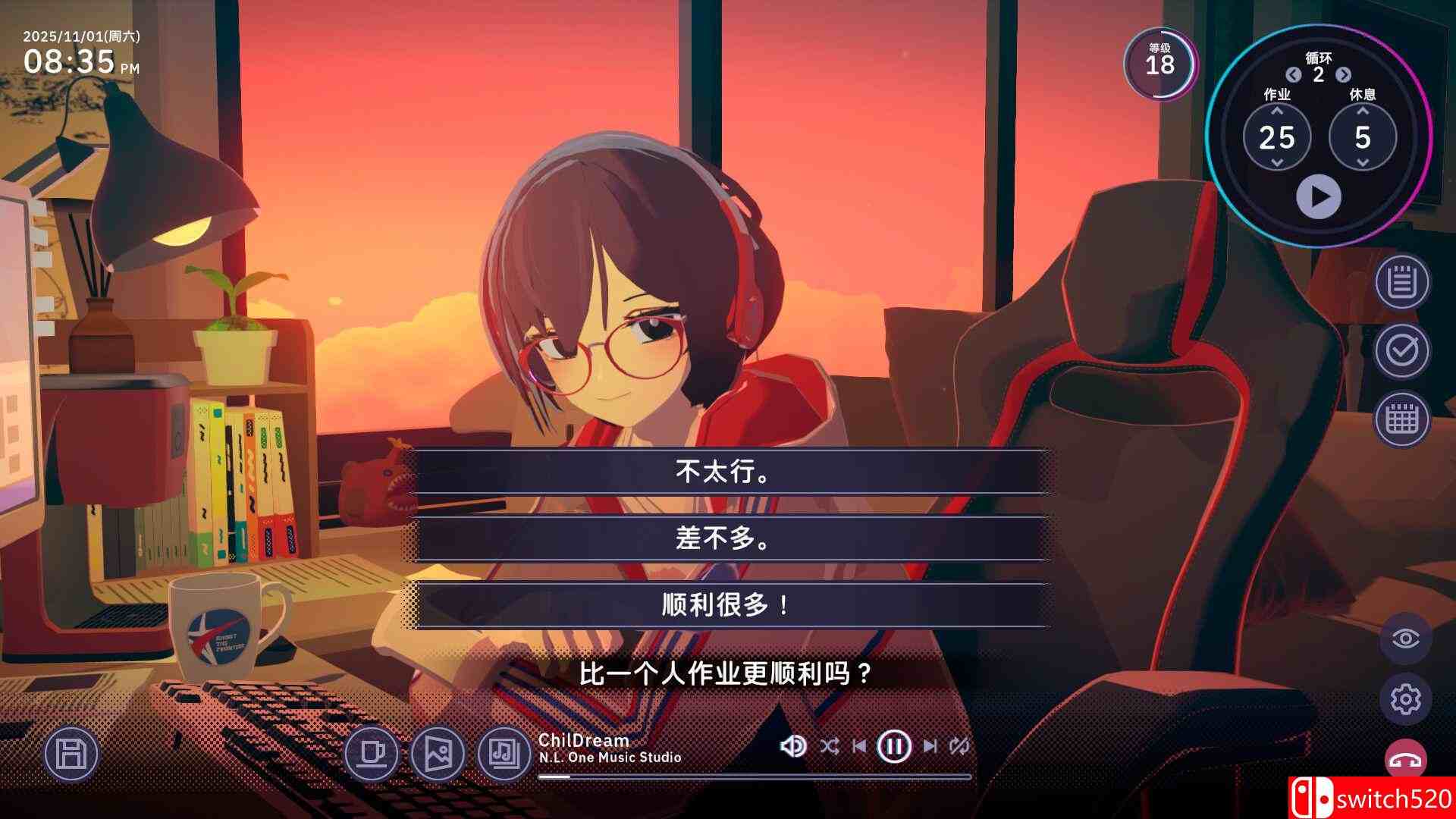
Task: Click the save floppy disk icon
Action: click(73, 755)
